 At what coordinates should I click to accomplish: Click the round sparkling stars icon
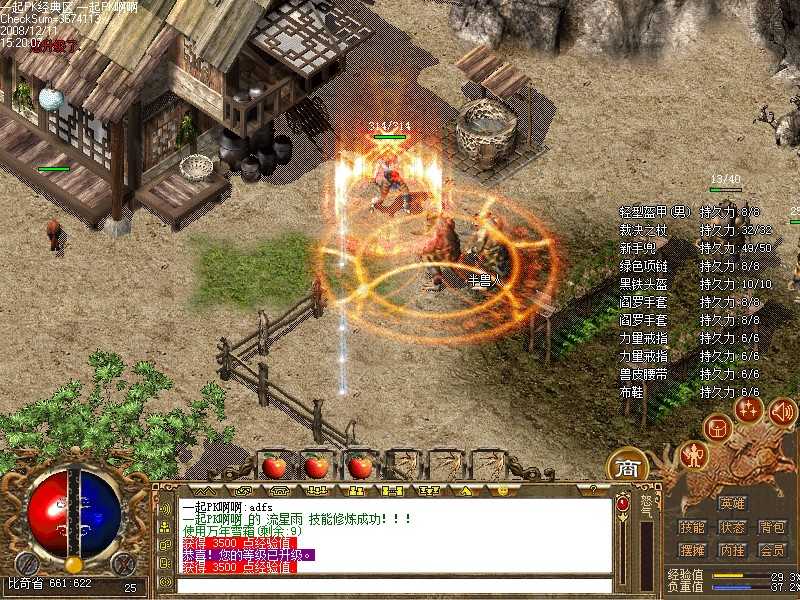pos(748,409)
